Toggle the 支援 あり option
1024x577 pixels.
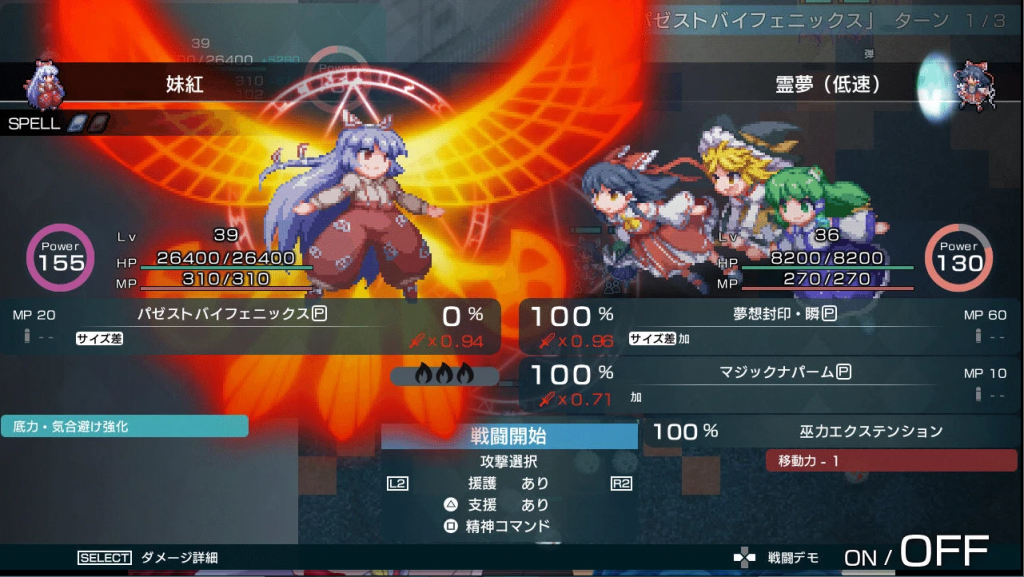[509, 505]
